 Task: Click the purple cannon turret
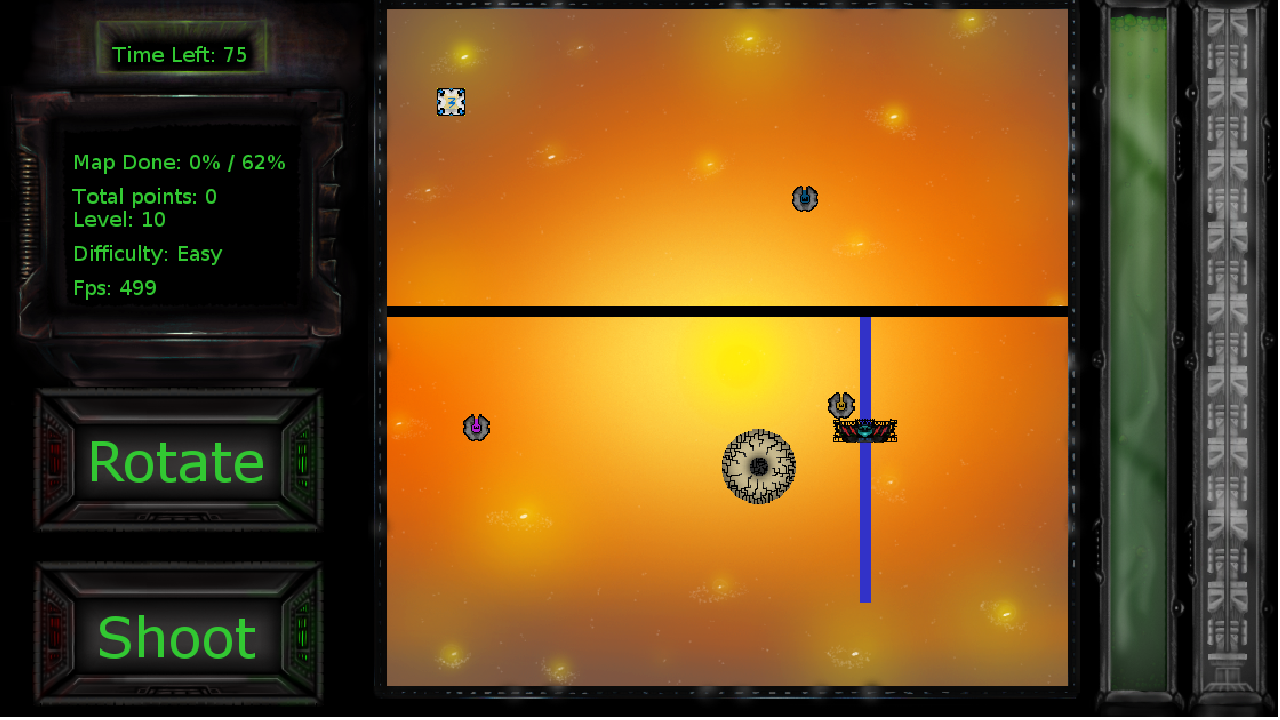tap(476, 427)
